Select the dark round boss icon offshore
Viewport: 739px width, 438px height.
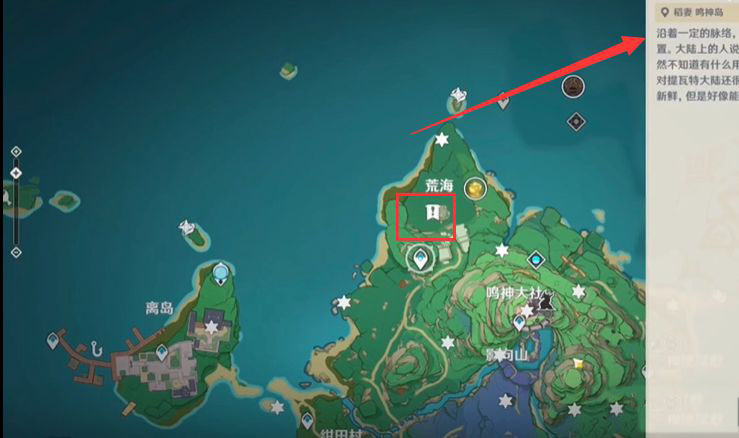point(573,87)
